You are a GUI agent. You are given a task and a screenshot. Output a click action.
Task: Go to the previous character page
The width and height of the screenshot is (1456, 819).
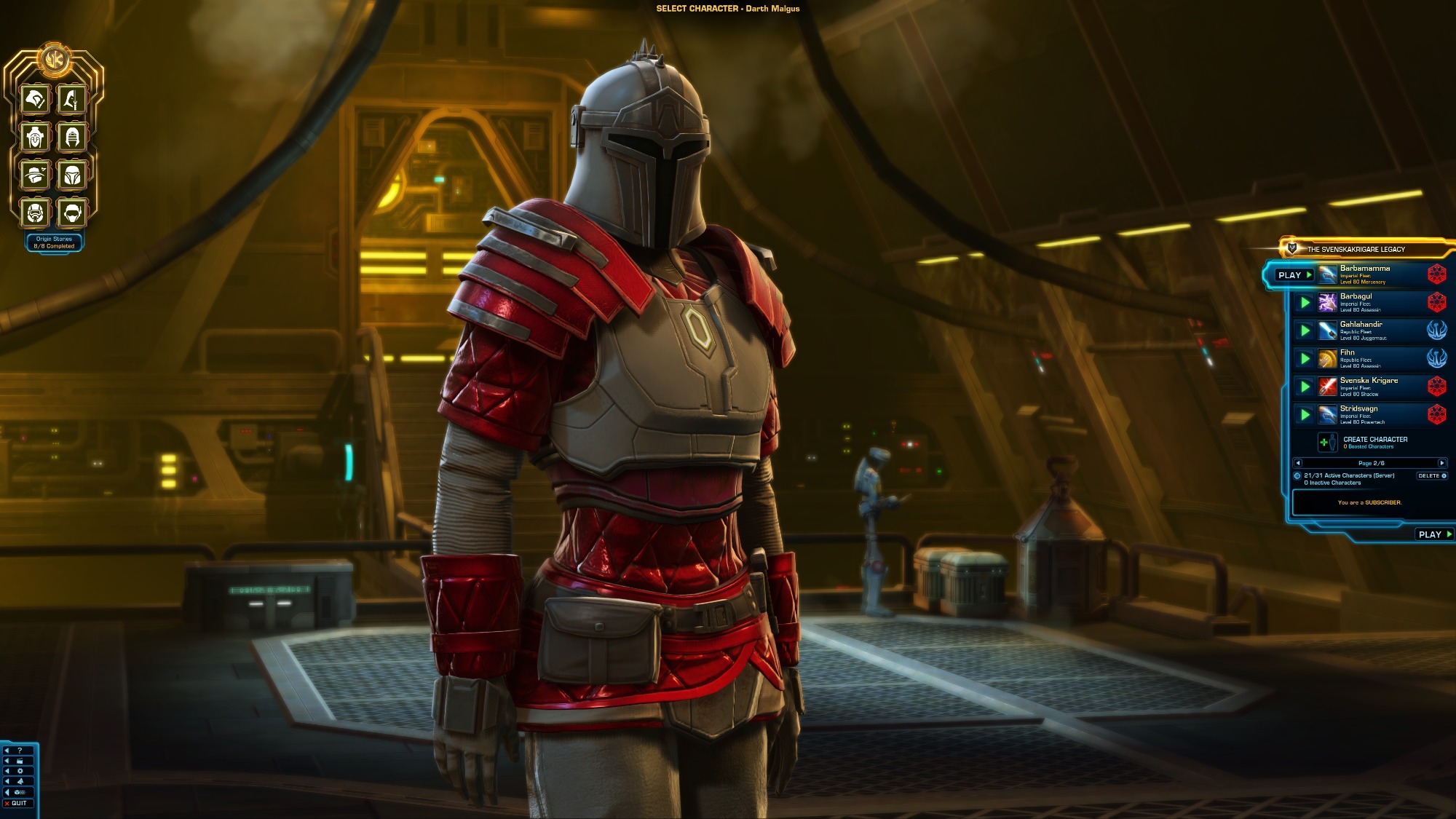(x=1298, y=463)
